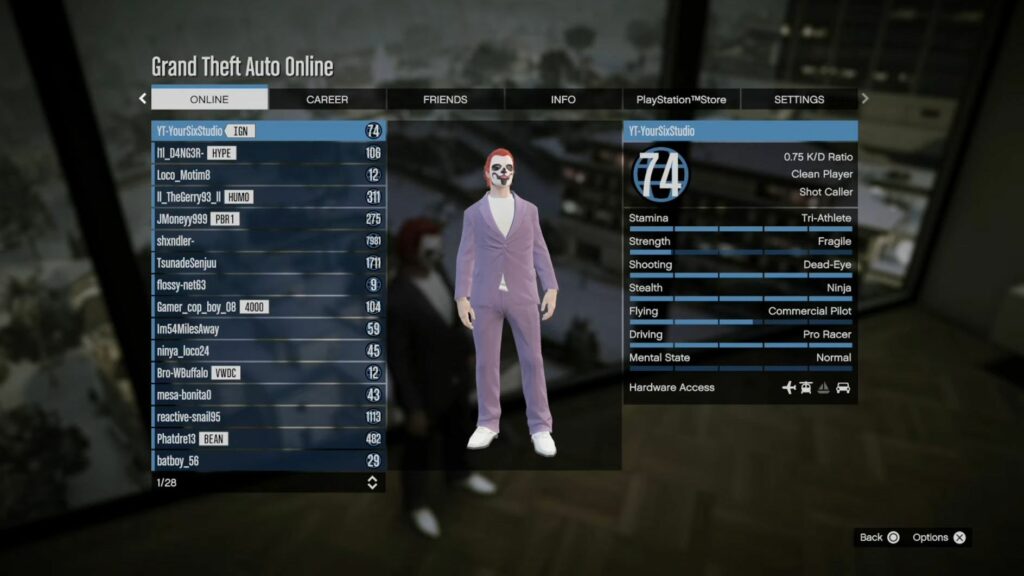The width and height of the screenshot is (1024, 576).
Task: Select batboy_56 at the list bottom
Action: [x=268, y=461]
